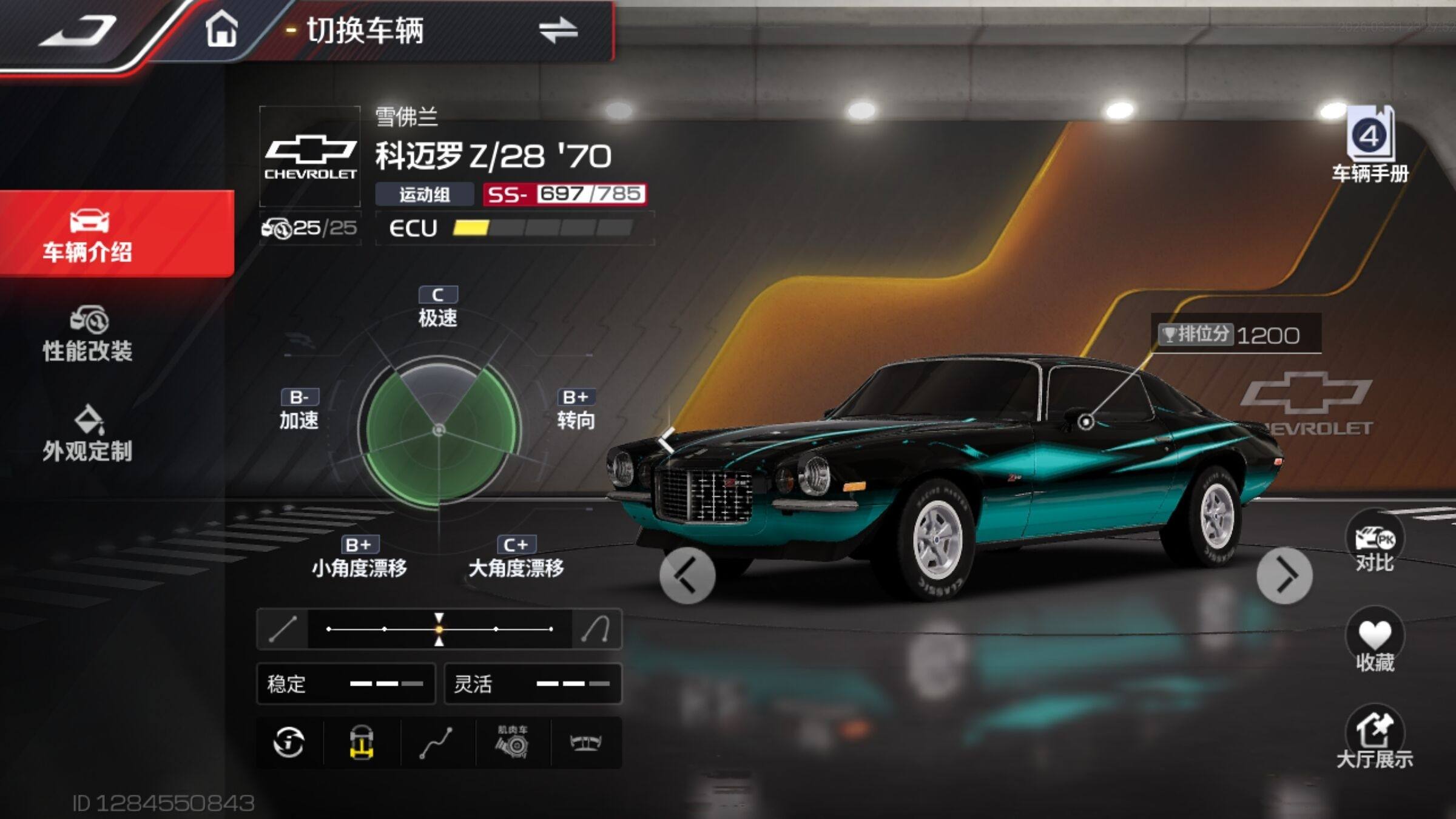
Task: Open the 外观定制 appearance tab
Action: 88,434
